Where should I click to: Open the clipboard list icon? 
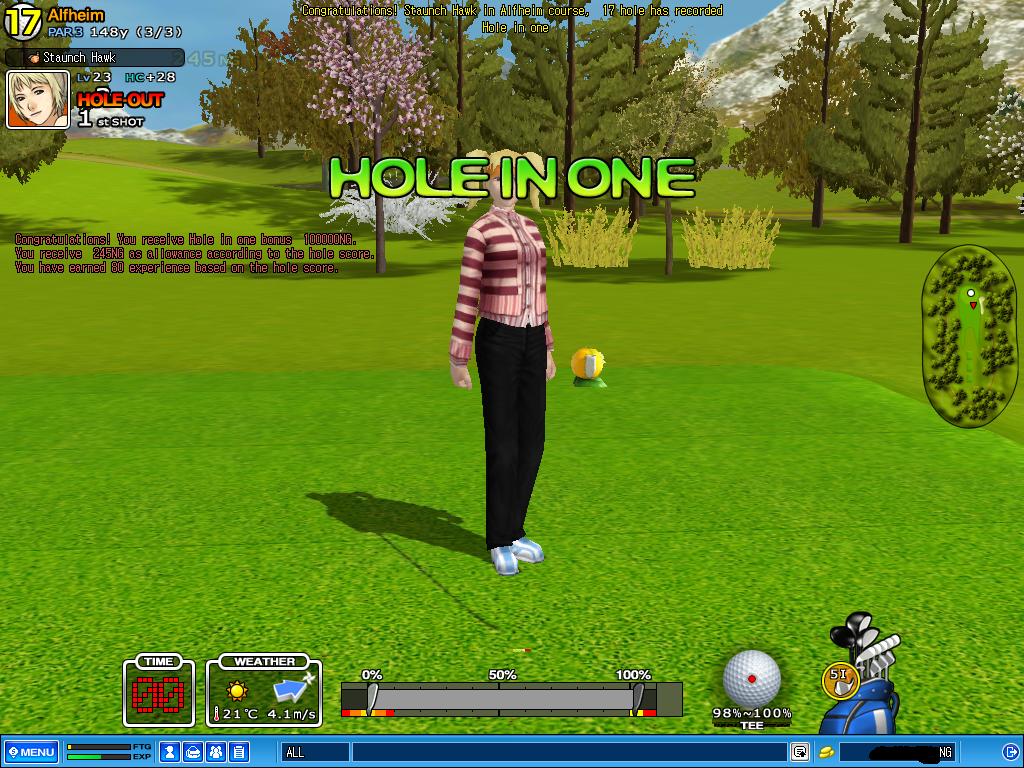239,752
